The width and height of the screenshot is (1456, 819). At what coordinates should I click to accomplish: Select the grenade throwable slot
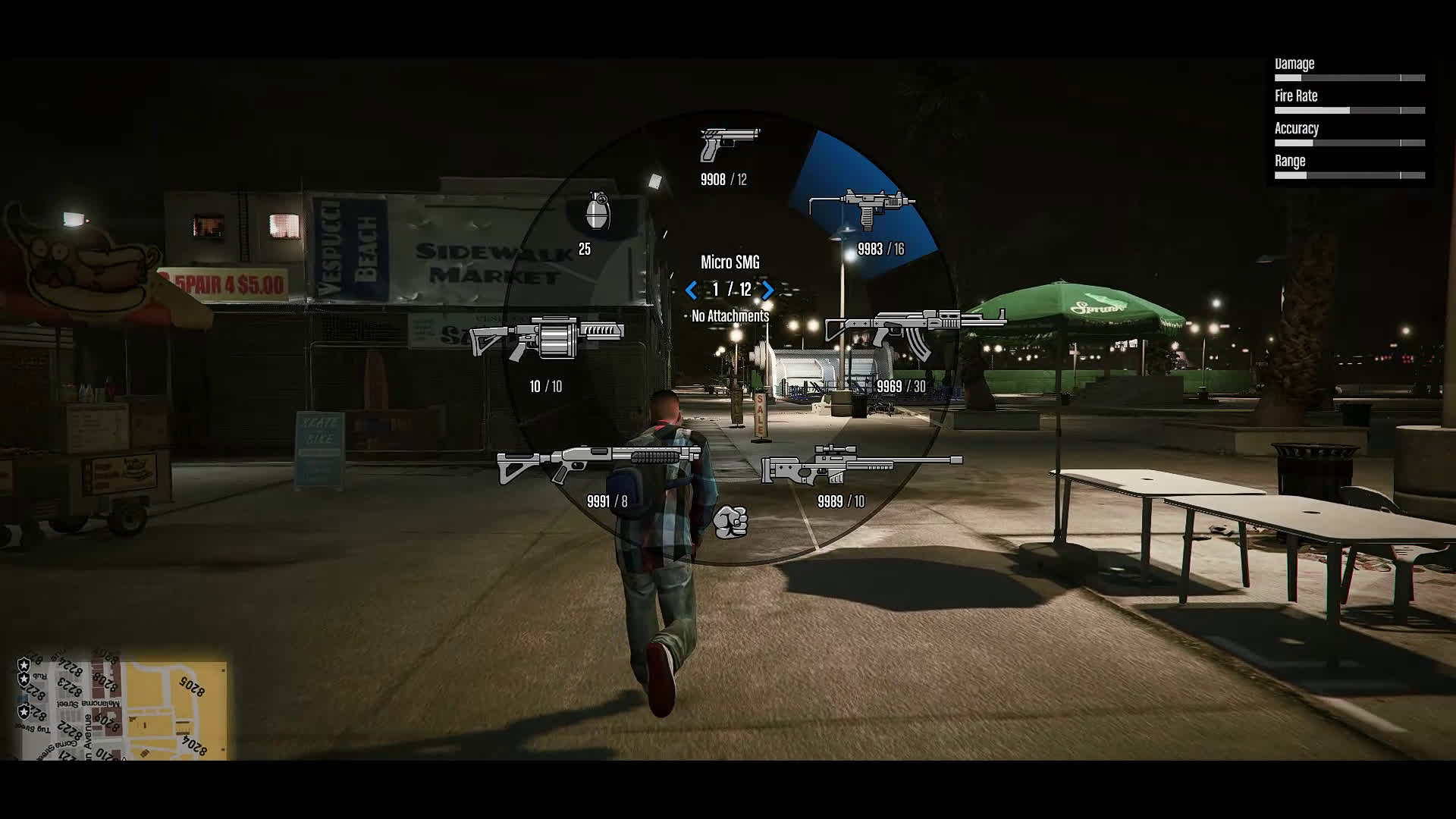[598, 210]
